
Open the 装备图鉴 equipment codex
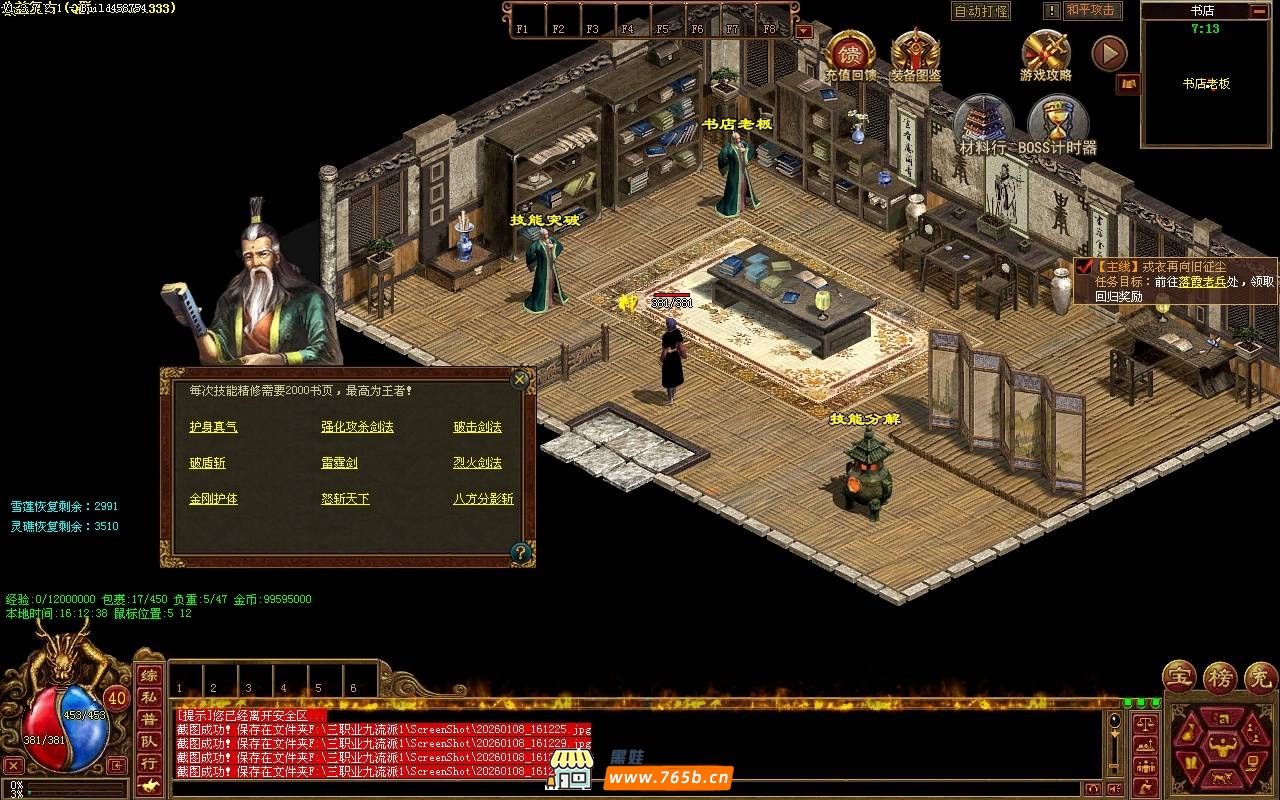click(x=915, y=55)
